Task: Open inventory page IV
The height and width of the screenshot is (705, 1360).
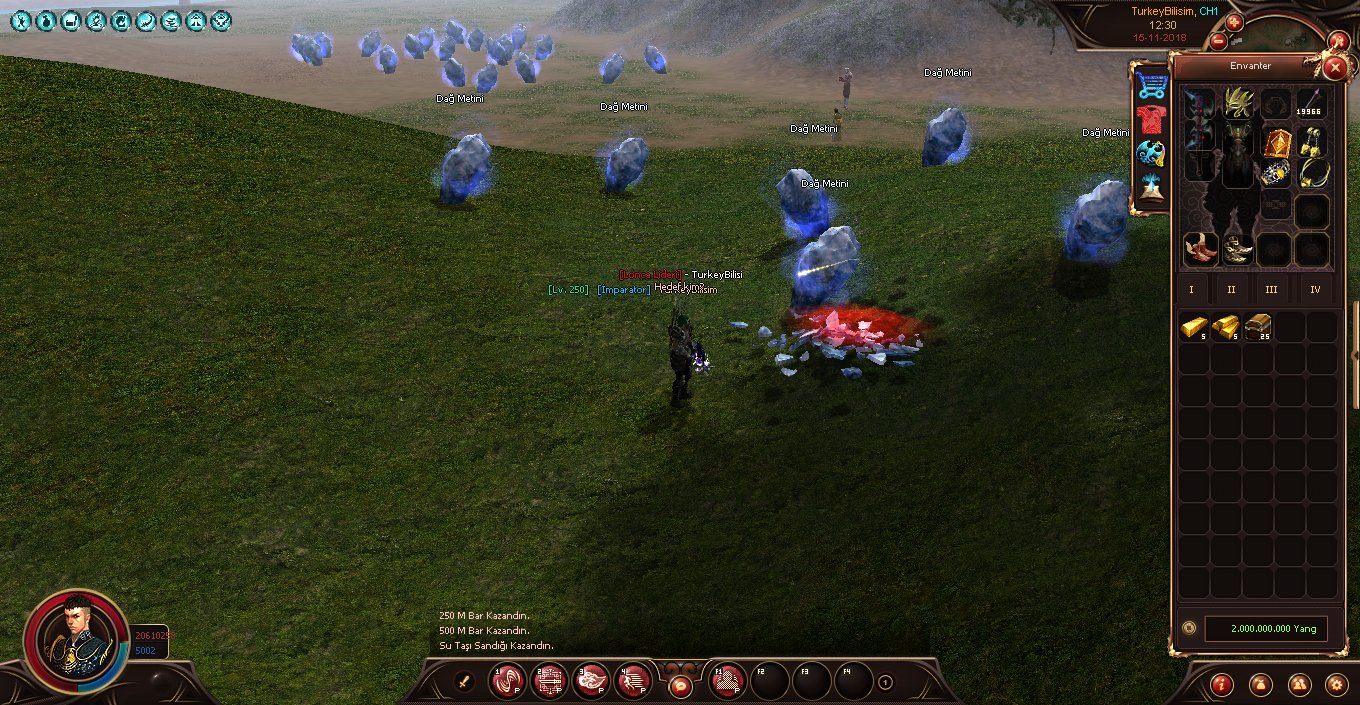Action: (1315, 290)
